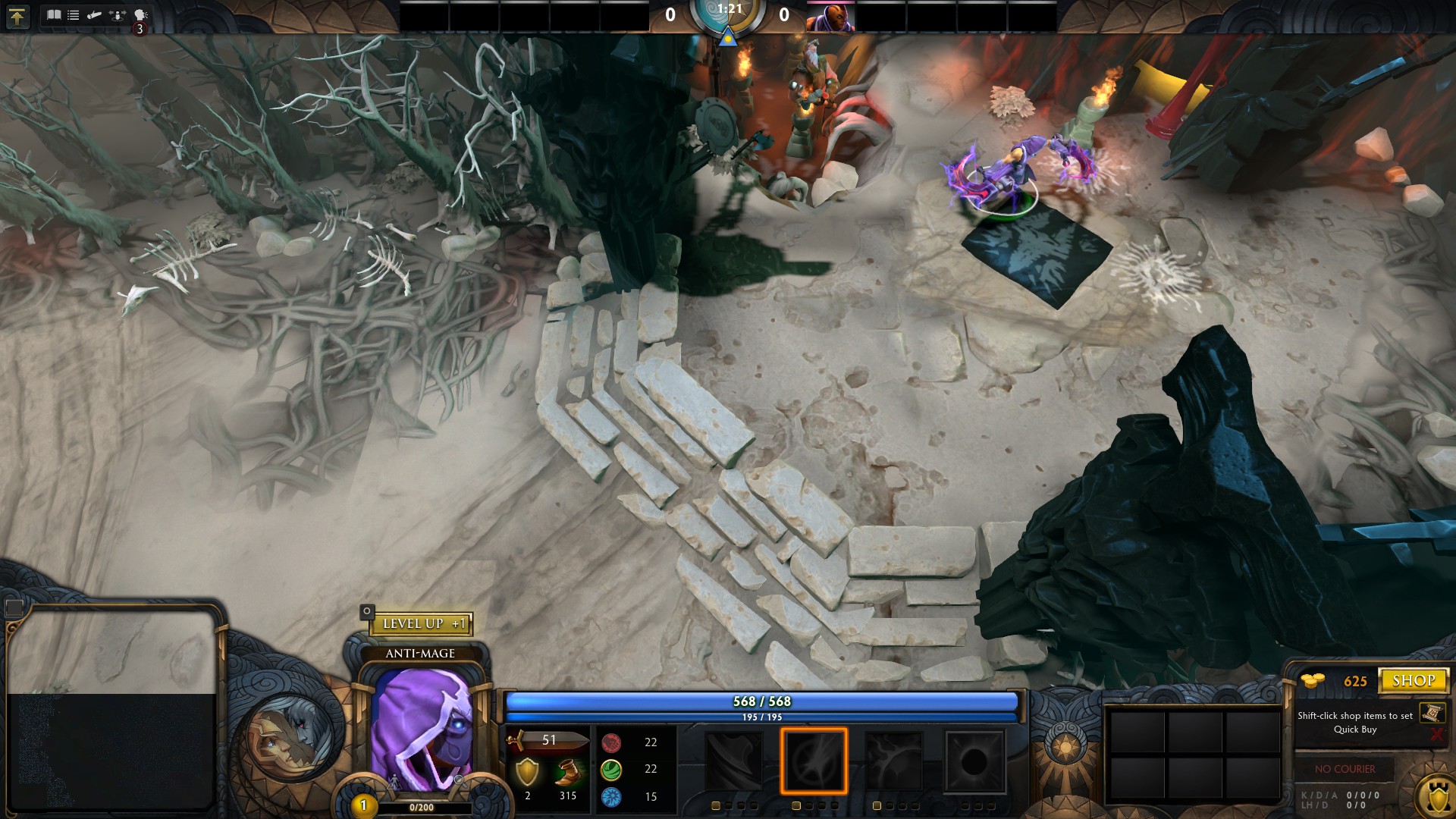Screen dimensions: 1456x819
Task: Select the Spell Shield ability icon
Action: 894,761
